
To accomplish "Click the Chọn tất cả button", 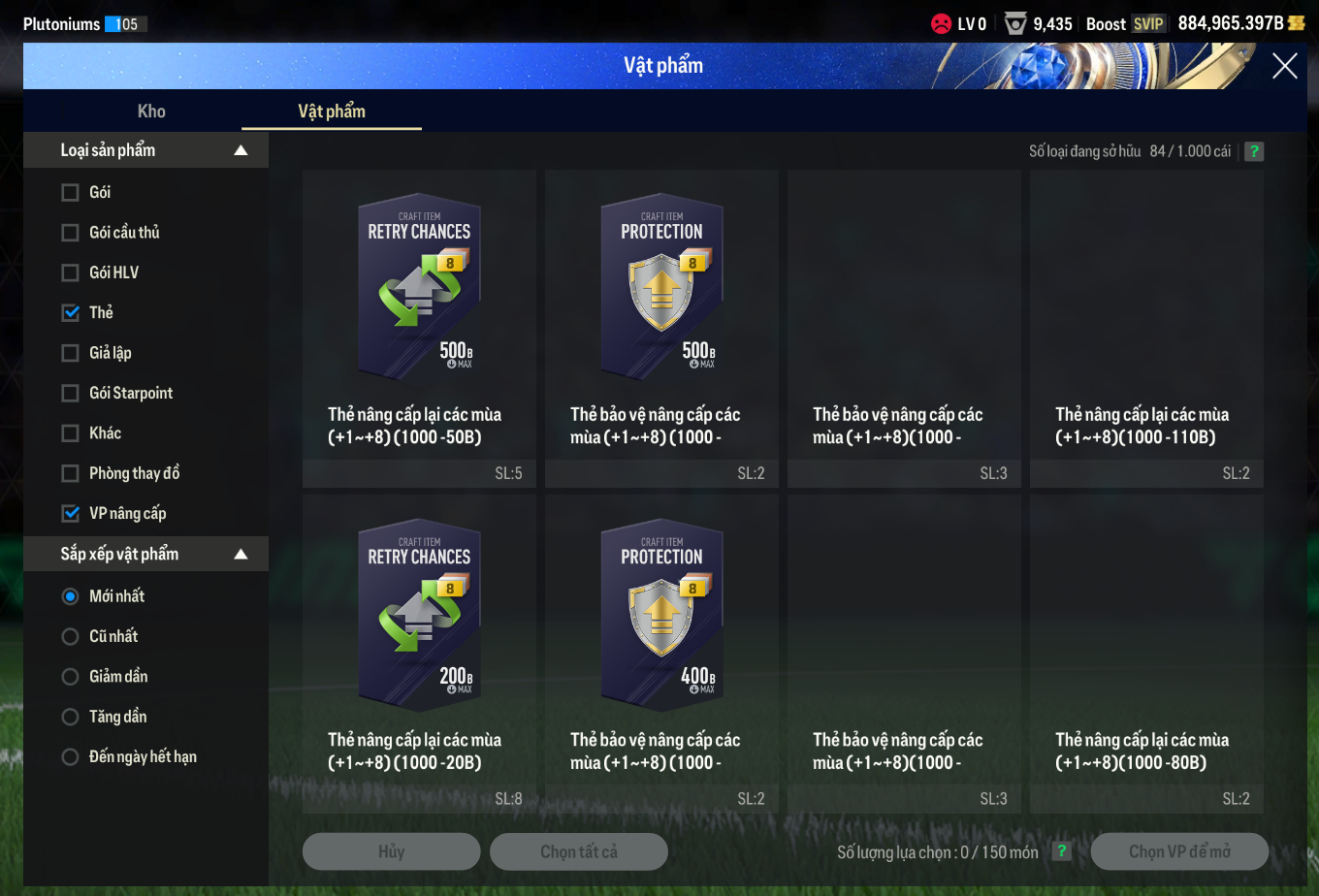I will [579, 851].
